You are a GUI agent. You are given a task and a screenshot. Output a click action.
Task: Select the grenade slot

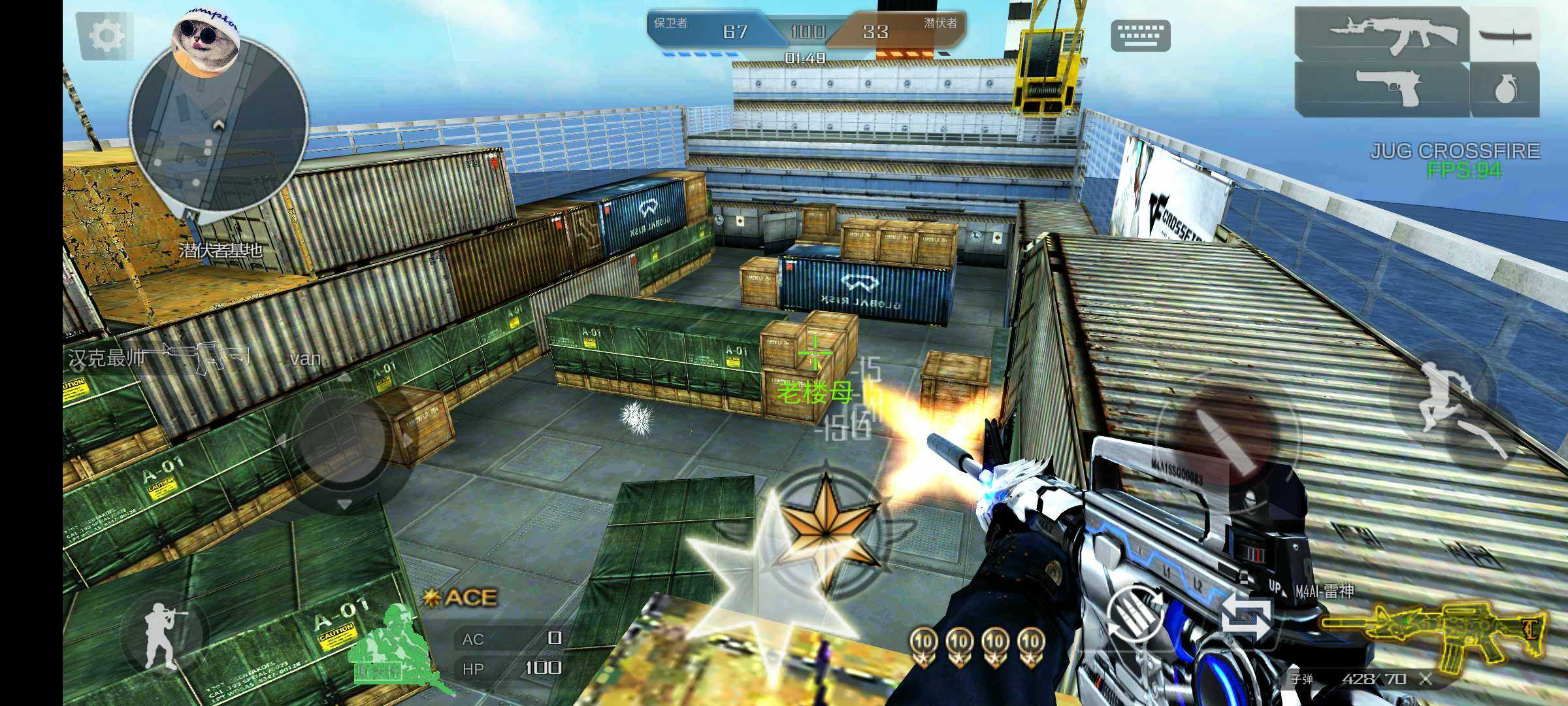[x=1504, y=90]
